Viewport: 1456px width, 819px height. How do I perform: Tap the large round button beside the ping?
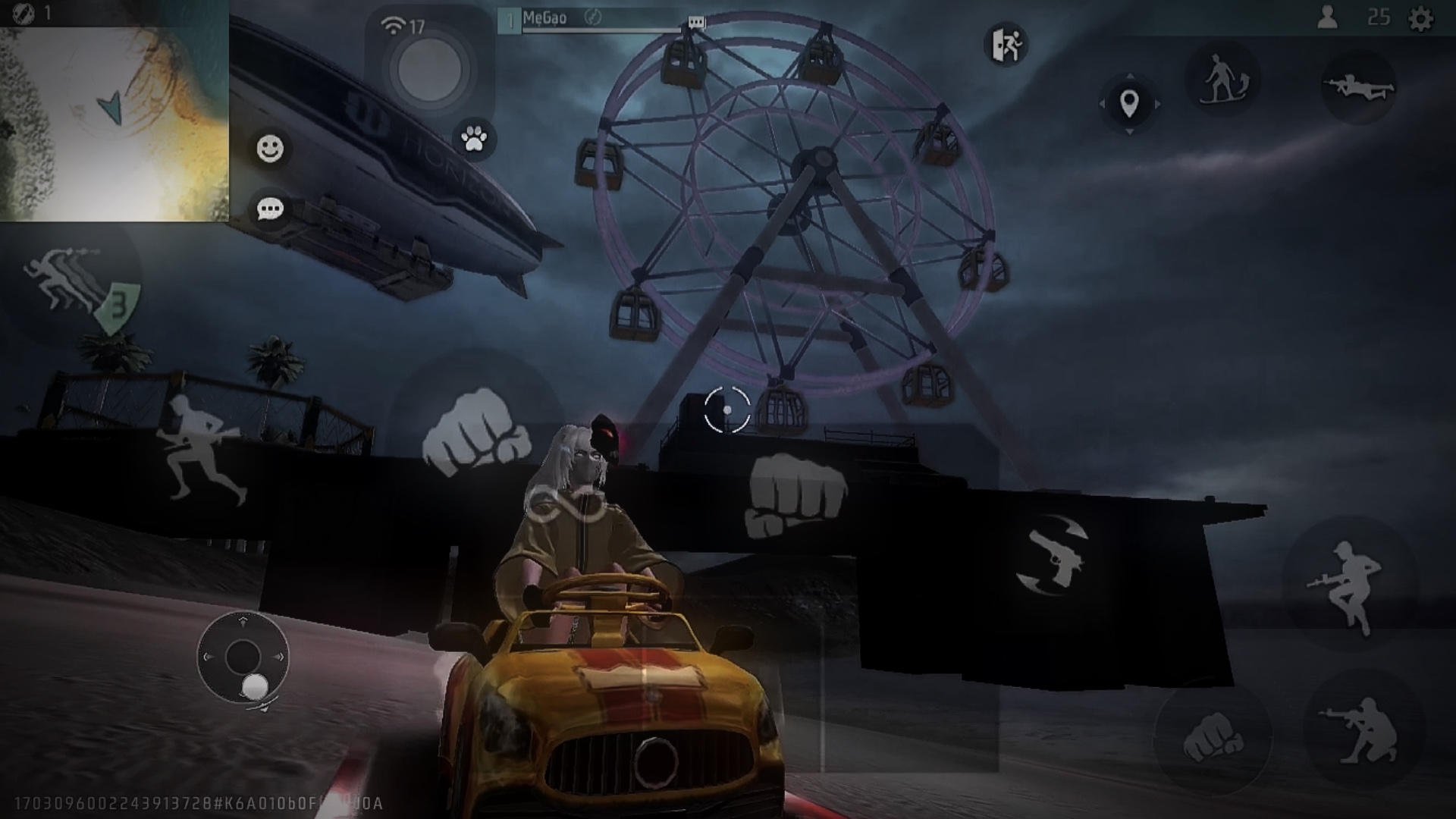click(x=429, y=70)
